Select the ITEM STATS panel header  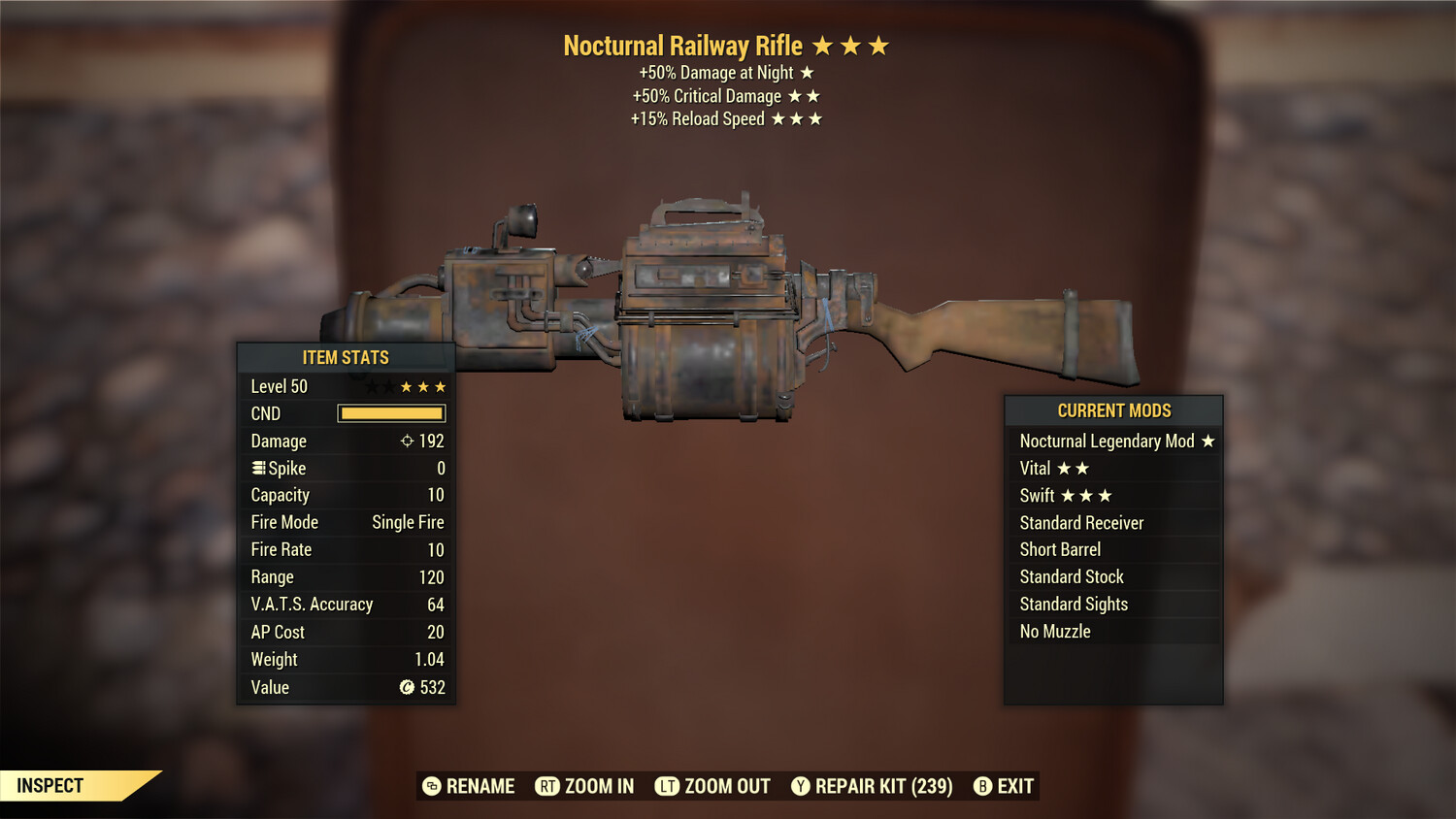(x=346, y=357)
